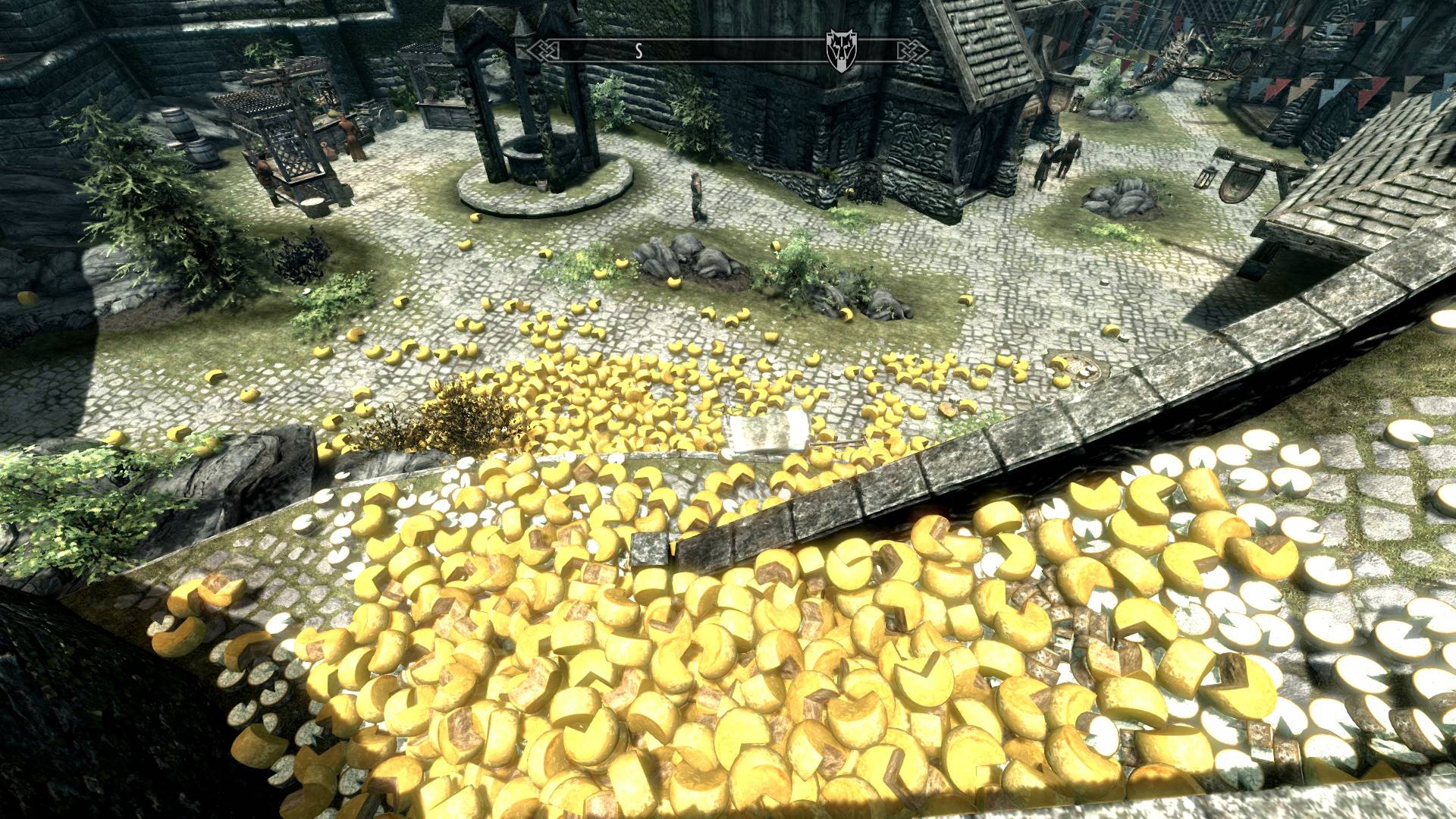1456x819 pixels.
Task: Select the S heading letter on the compass
Action: point(639,51)
